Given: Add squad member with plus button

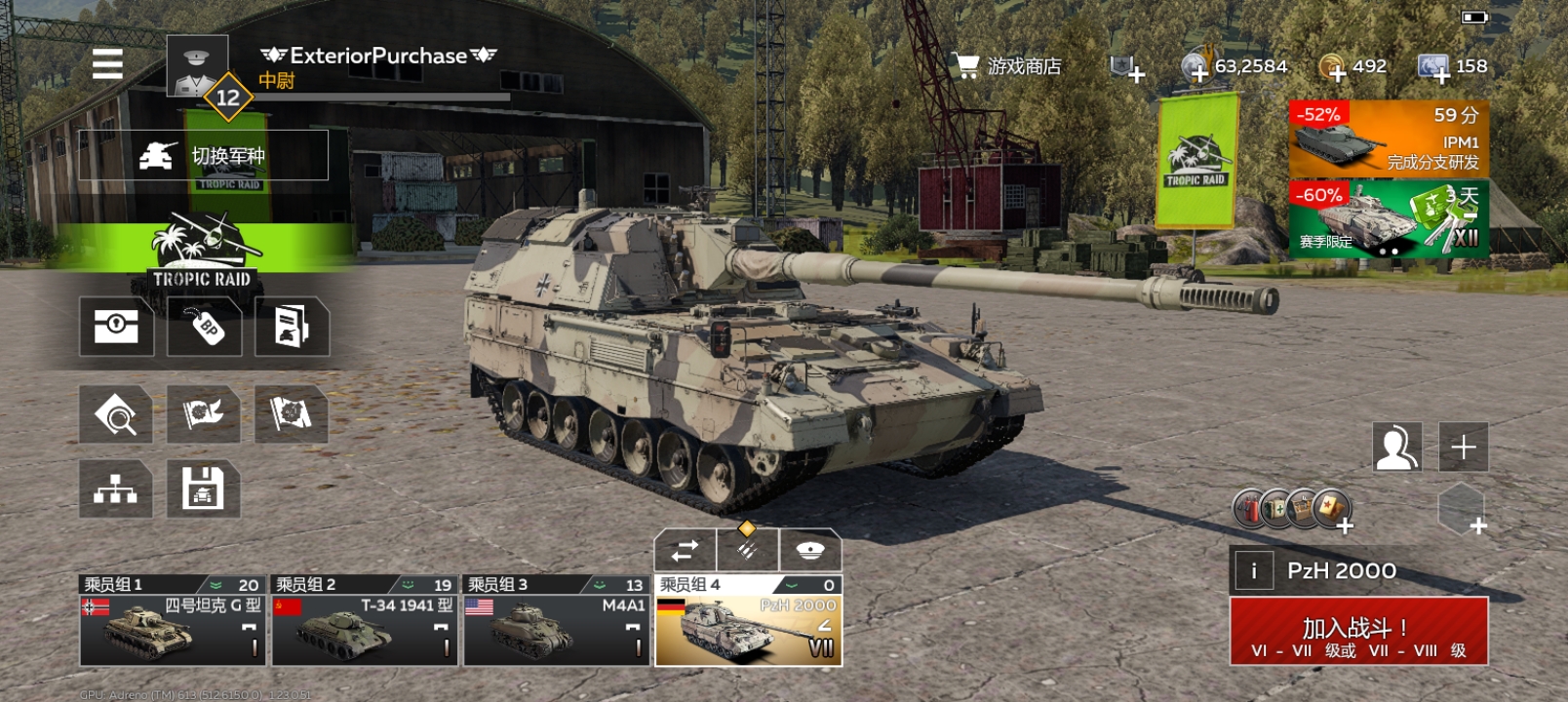Looking at the screenshot, I should 1464,448.
